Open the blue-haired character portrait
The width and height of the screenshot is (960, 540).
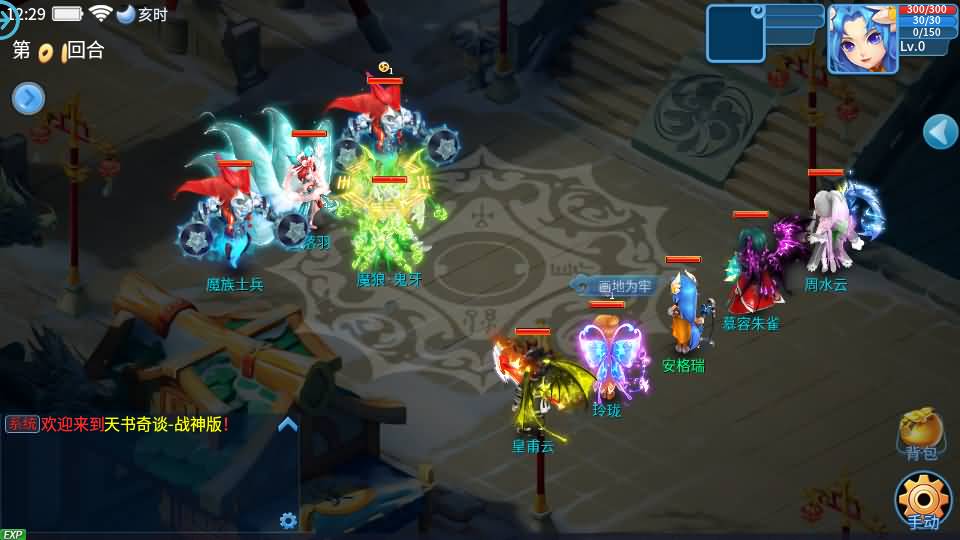pyautogui.click(x=861, y=39)
